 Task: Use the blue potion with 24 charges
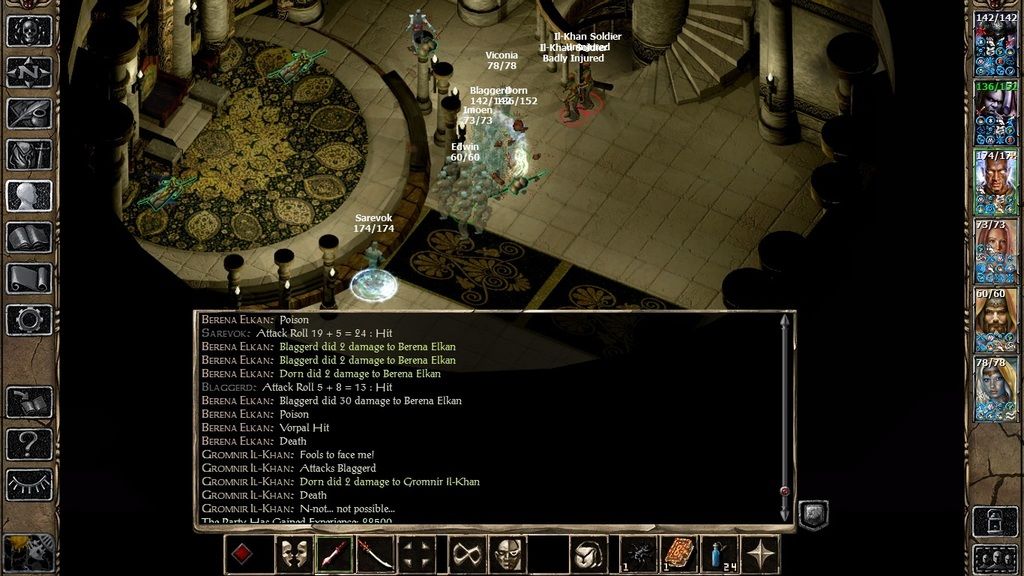click(x=723, y=554)
